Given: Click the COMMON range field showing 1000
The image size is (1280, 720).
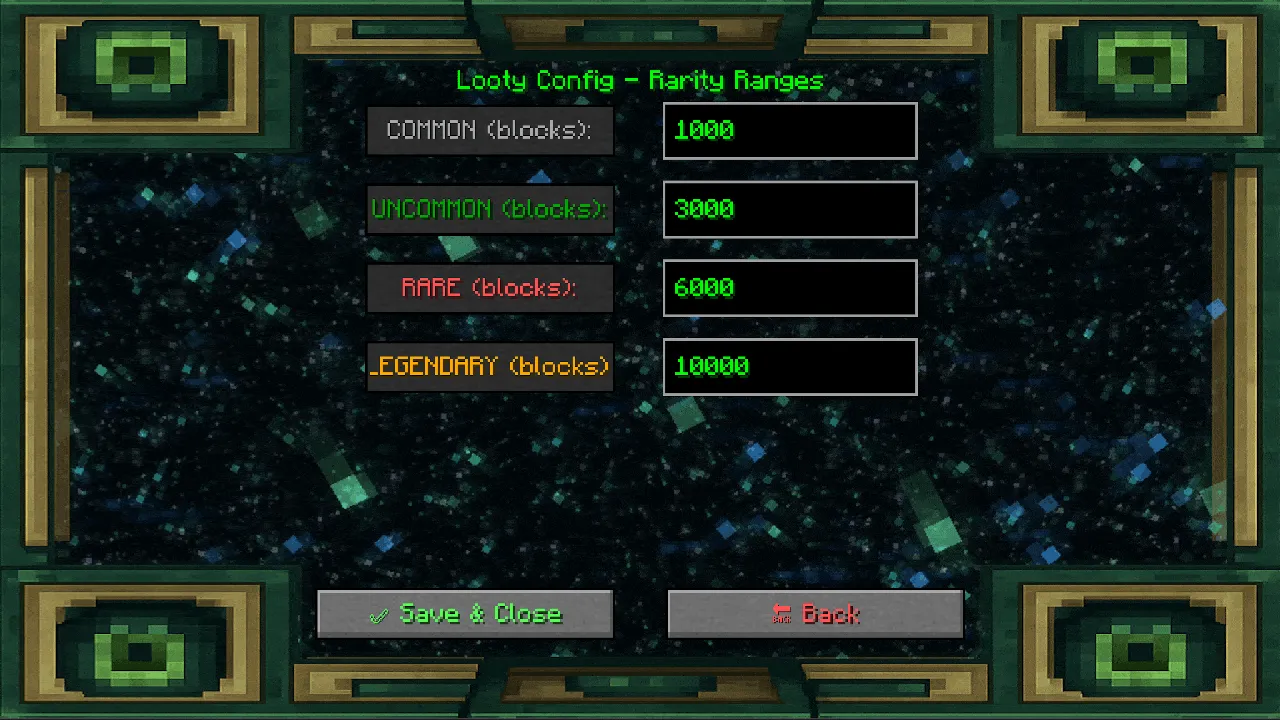Looking at the screenshot, I should pyautogui.click(x=789, y=130).
